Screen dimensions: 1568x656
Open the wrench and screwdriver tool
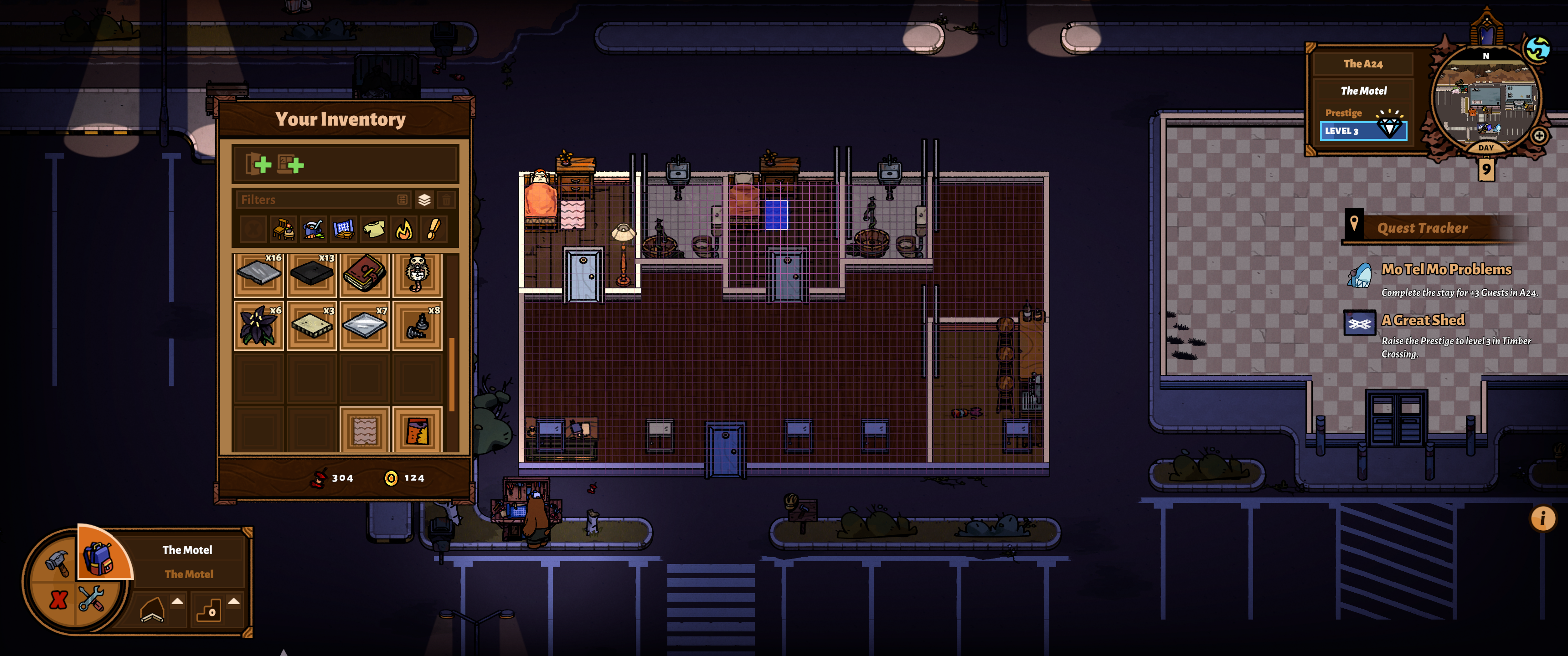click(x=91, y=599)
